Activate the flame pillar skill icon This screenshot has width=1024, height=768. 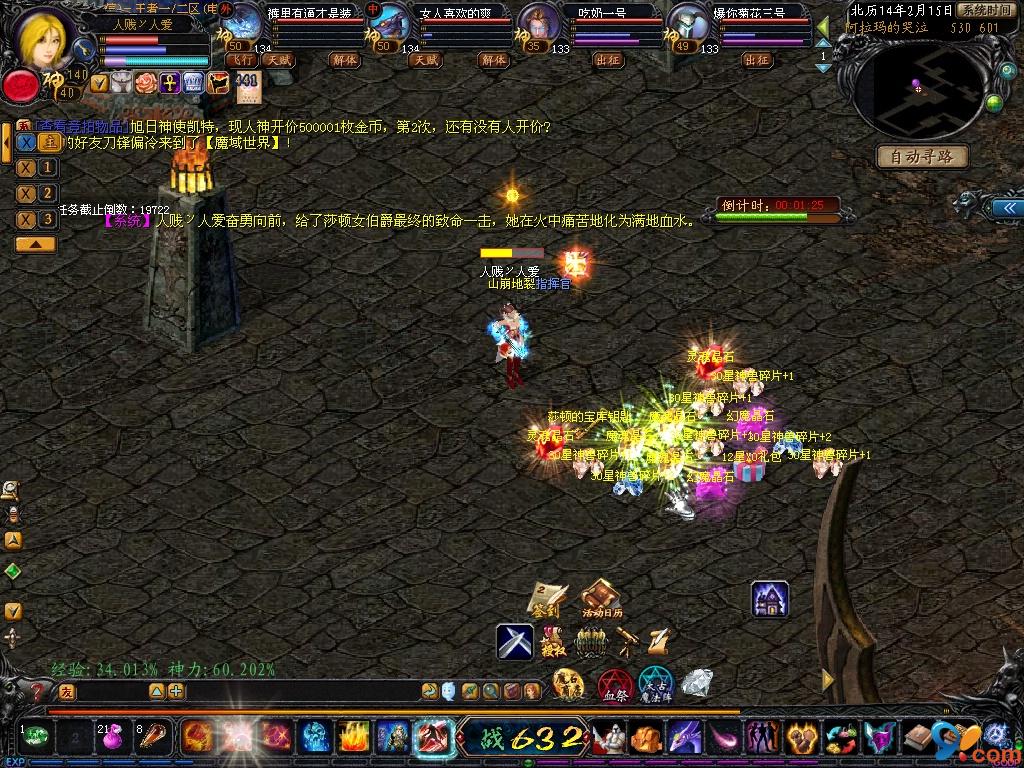pos(353,739)
